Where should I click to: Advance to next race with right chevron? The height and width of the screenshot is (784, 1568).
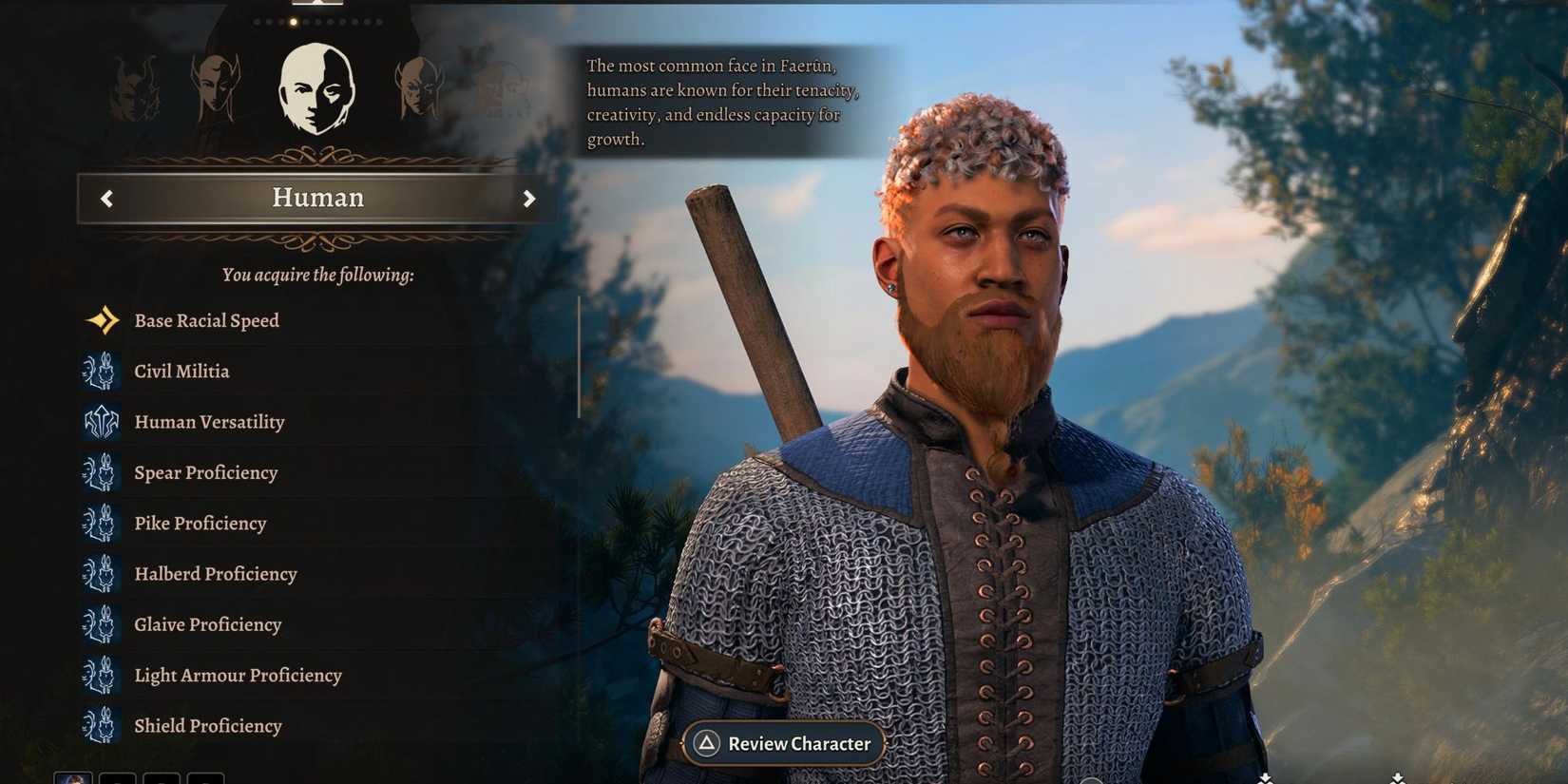529,199
